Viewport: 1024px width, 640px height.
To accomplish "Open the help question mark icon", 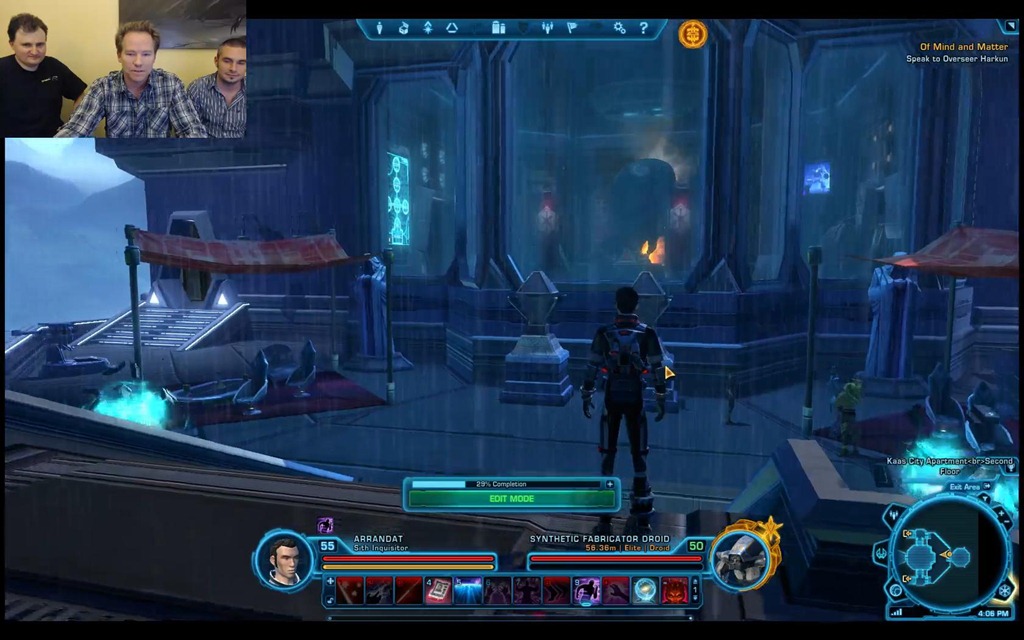I will [643, 28].
